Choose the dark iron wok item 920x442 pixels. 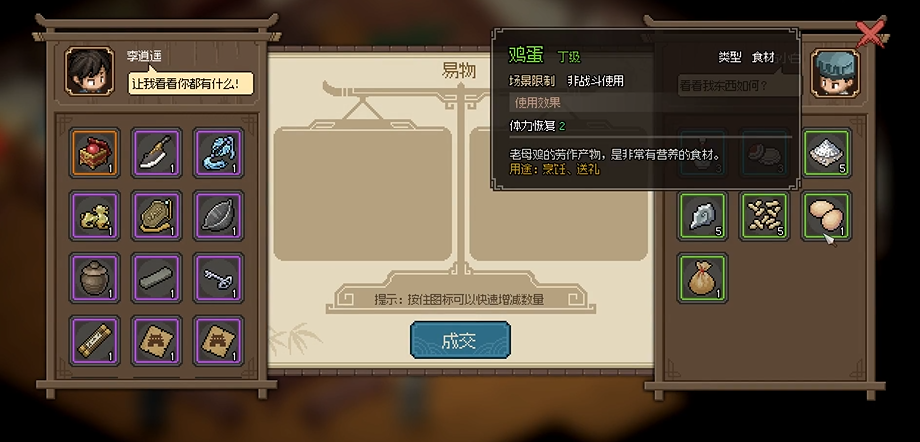217,215
